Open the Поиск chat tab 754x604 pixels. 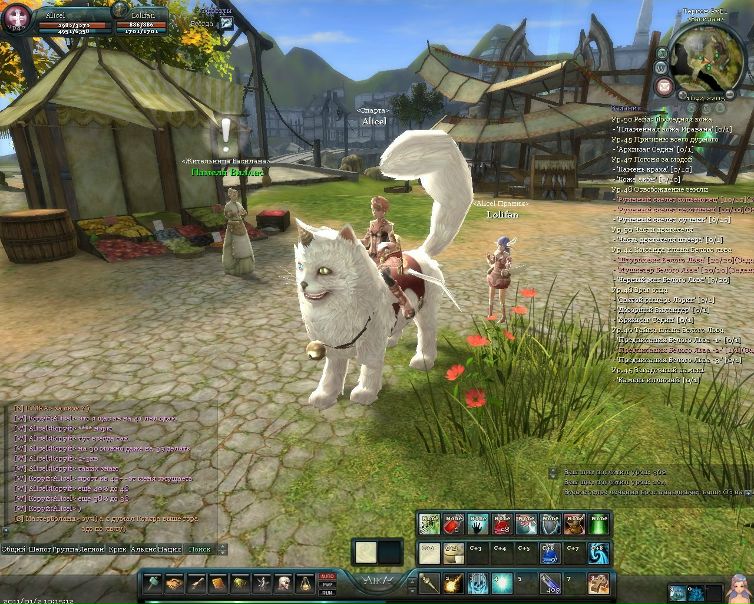[200, 549]
